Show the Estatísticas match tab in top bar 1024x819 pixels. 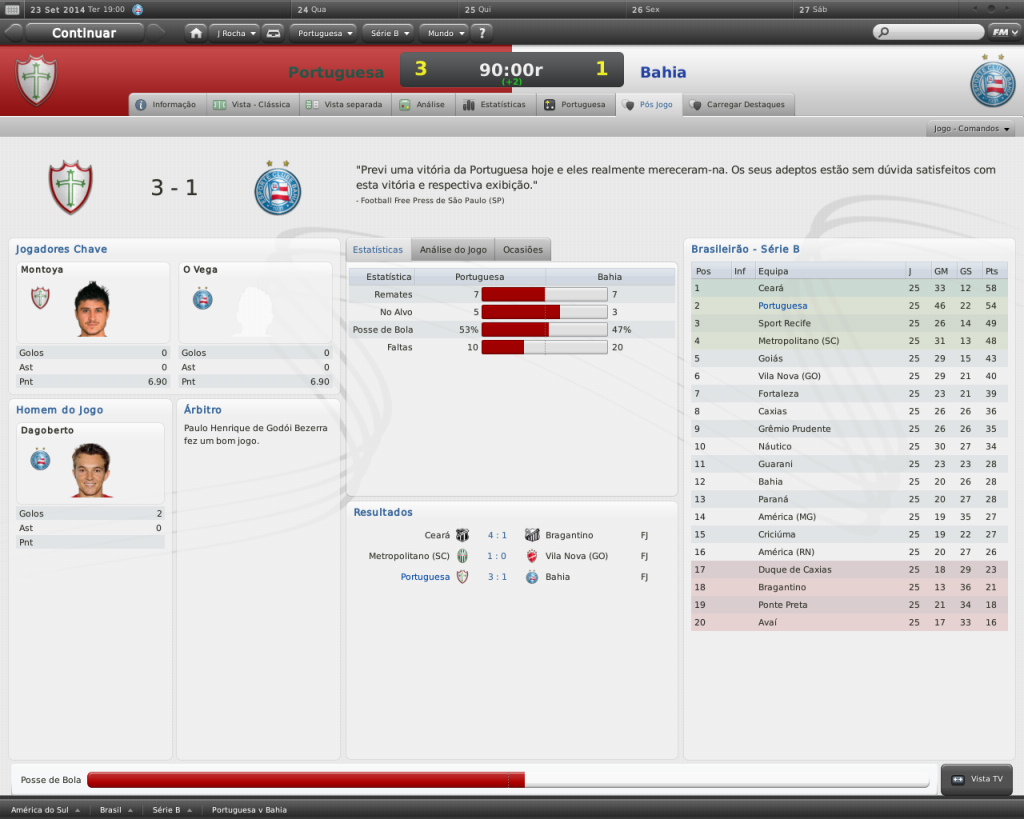(x=495, y=104)
